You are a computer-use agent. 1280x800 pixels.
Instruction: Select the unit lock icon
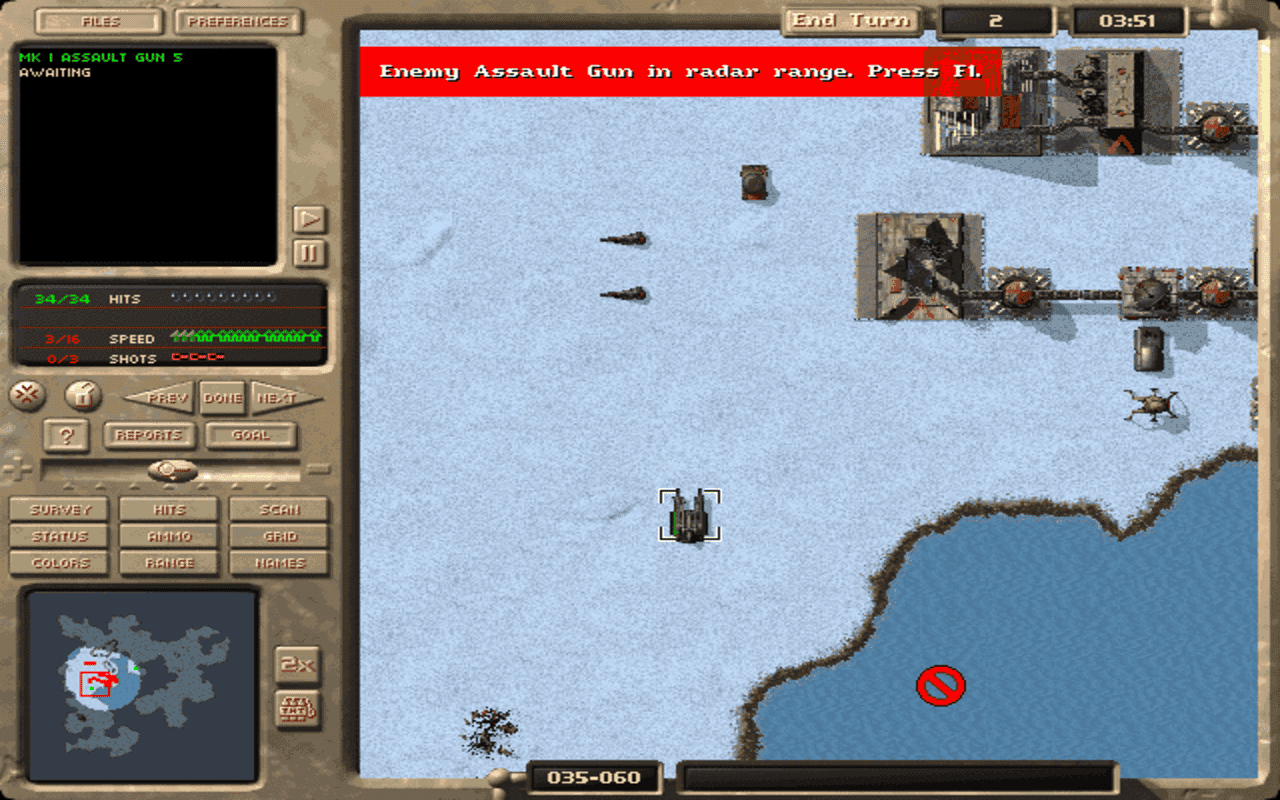(83, 396)
